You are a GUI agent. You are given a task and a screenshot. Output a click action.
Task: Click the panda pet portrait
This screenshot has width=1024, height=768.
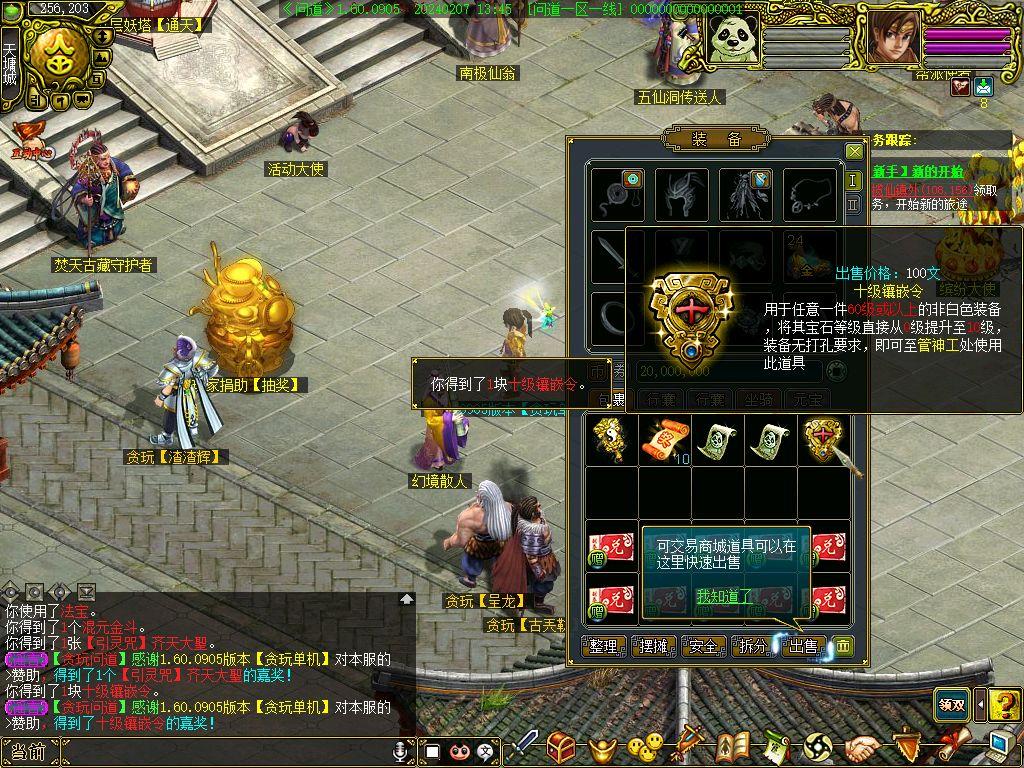[x=735, y=38]
